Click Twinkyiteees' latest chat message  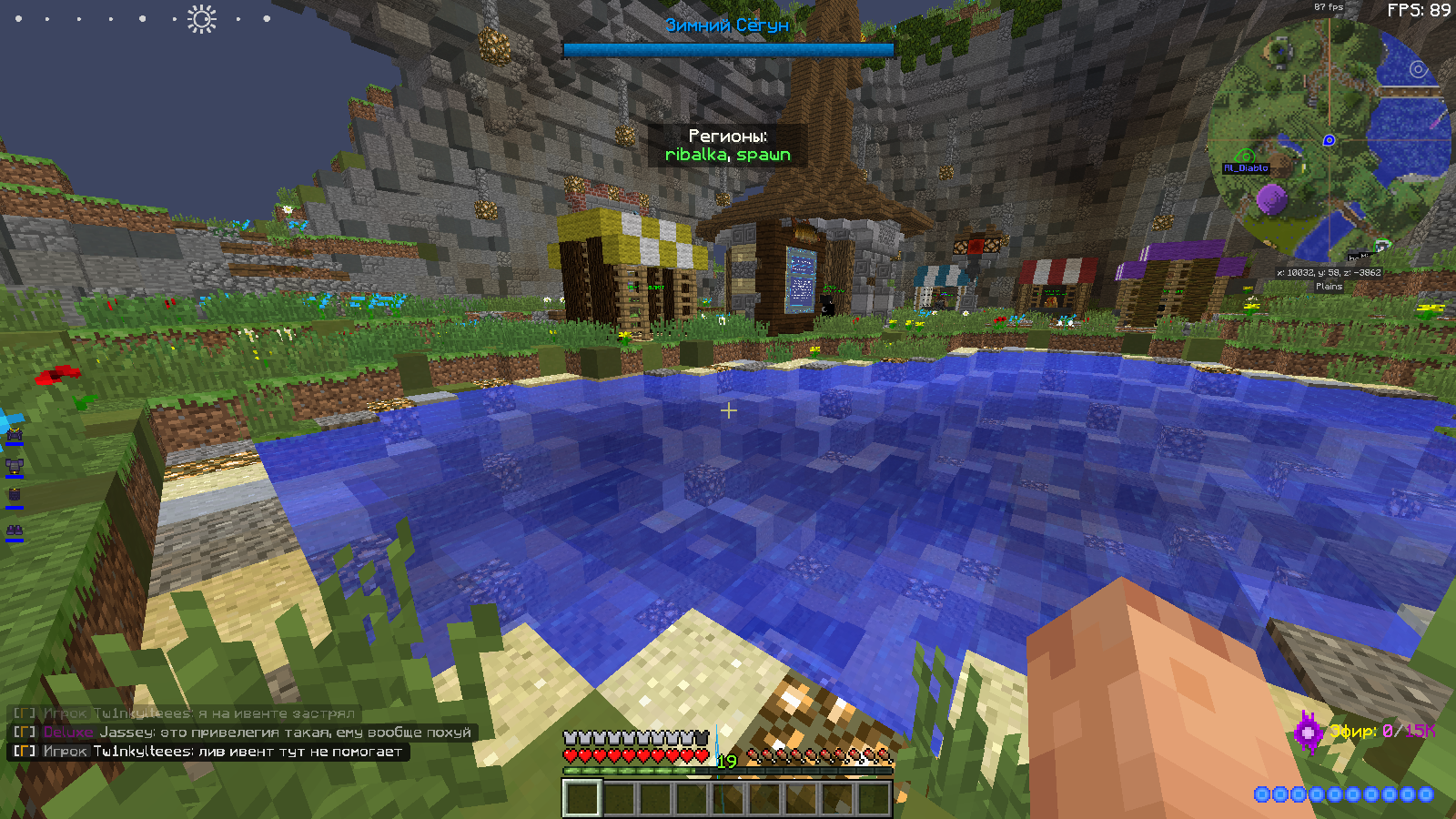click(208, 752)
